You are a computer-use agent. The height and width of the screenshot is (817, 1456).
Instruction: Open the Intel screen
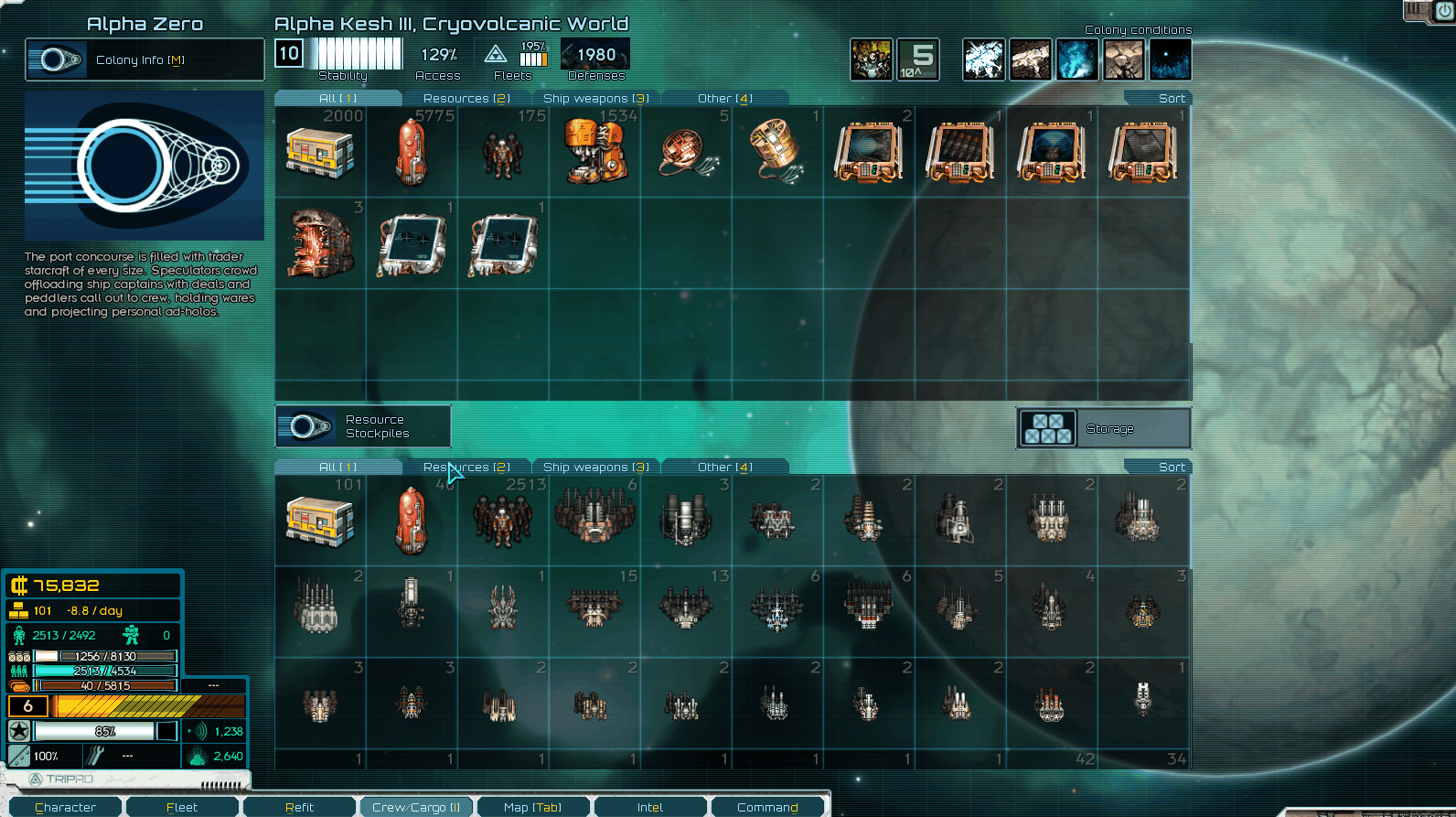(x=650, y=807)
